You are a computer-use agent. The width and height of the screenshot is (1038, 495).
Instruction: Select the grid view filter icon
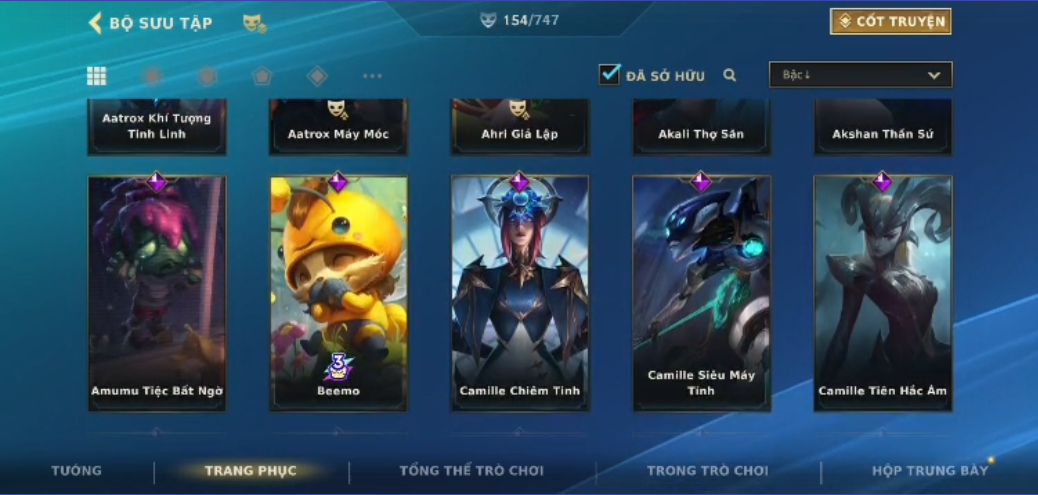(97, 76)
